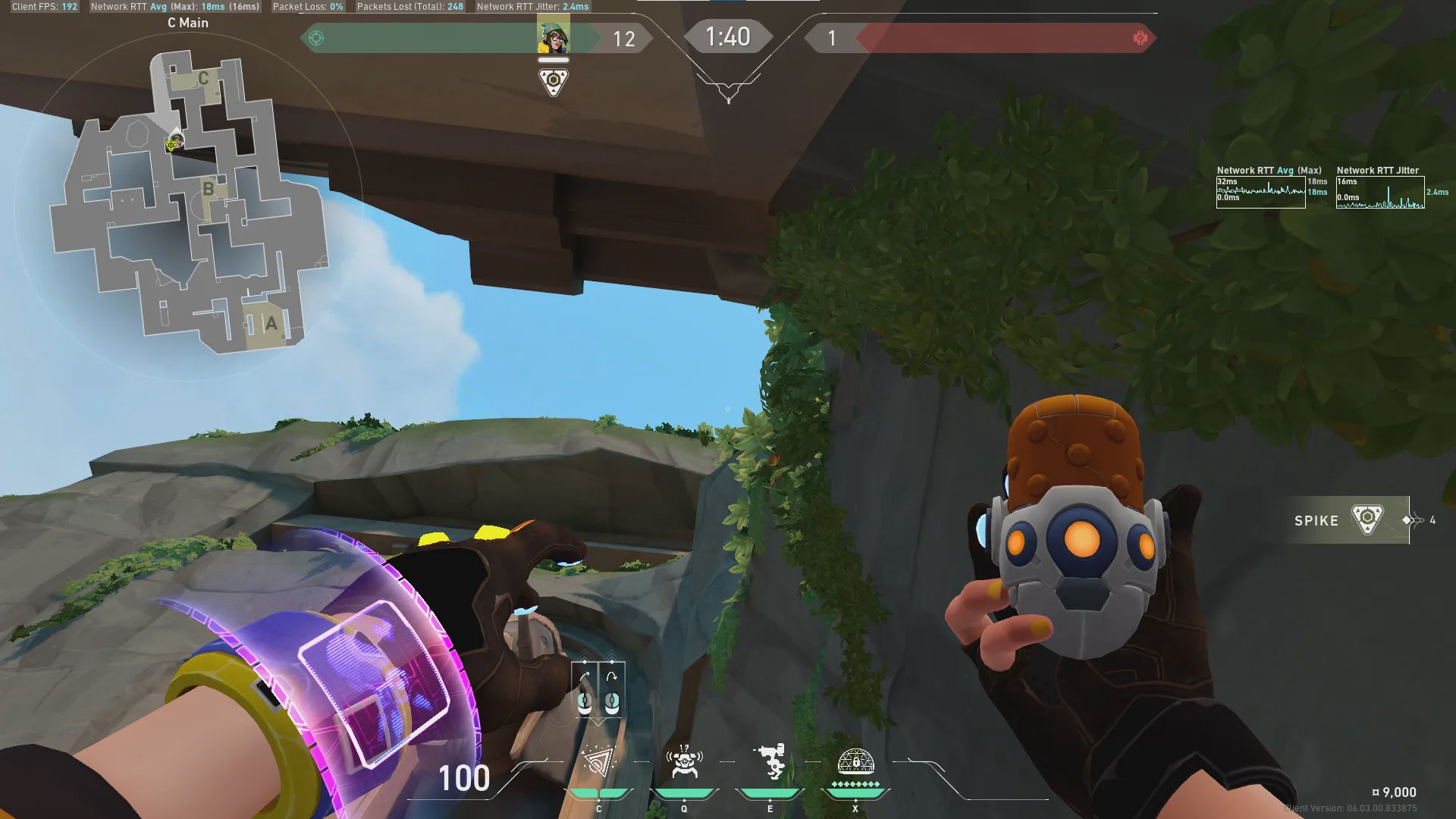Select the Nanoswarm grenade ability icon
1456x819 pixels.
tap(598, 762)
